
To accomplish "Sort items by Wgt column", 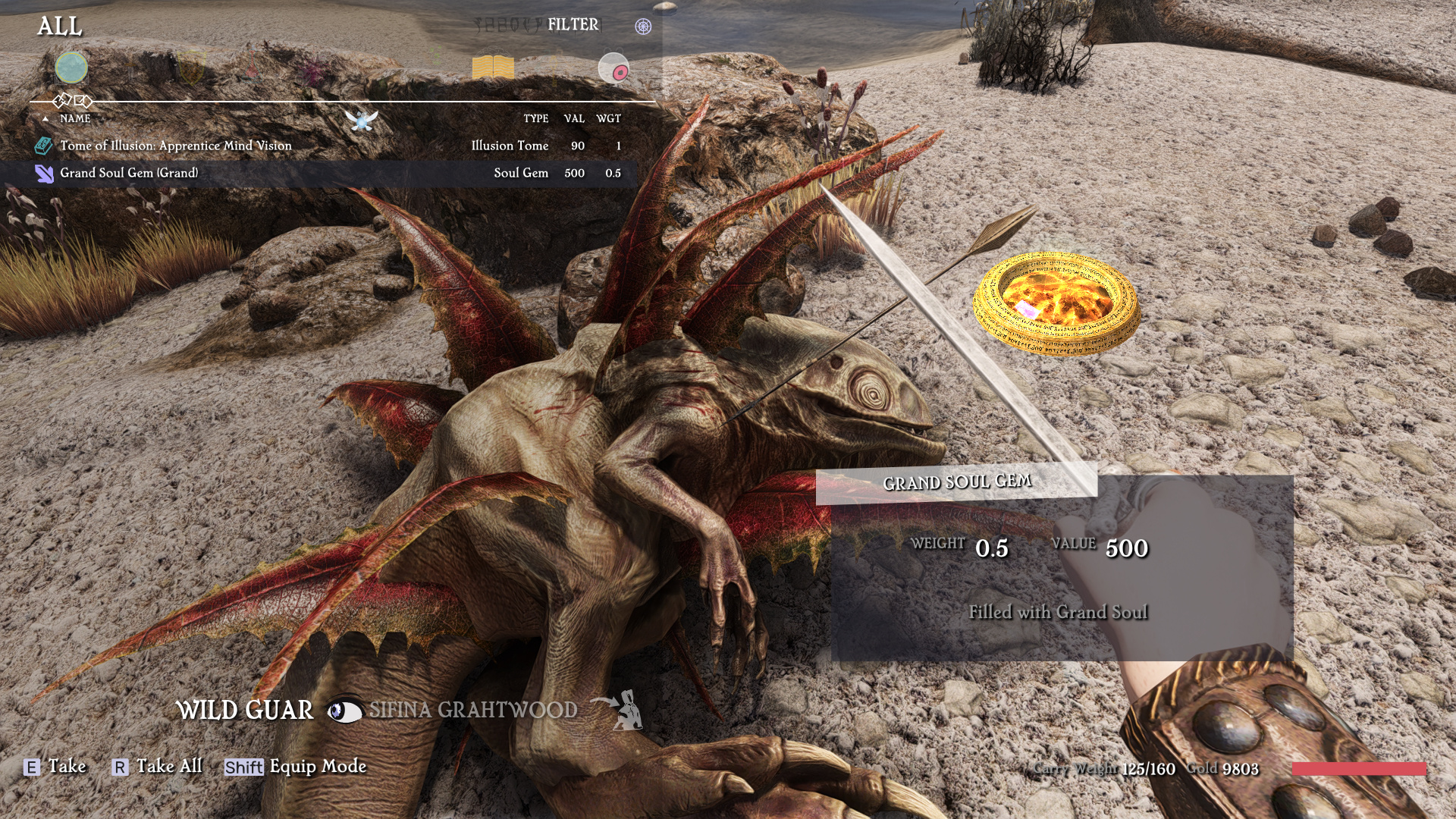I will (608, 119).
